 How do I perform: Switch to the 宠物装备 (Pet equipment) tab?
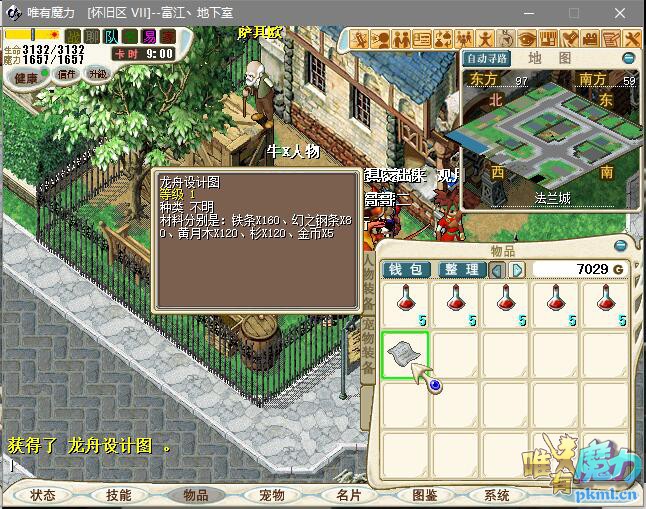(x=367, y=347)
